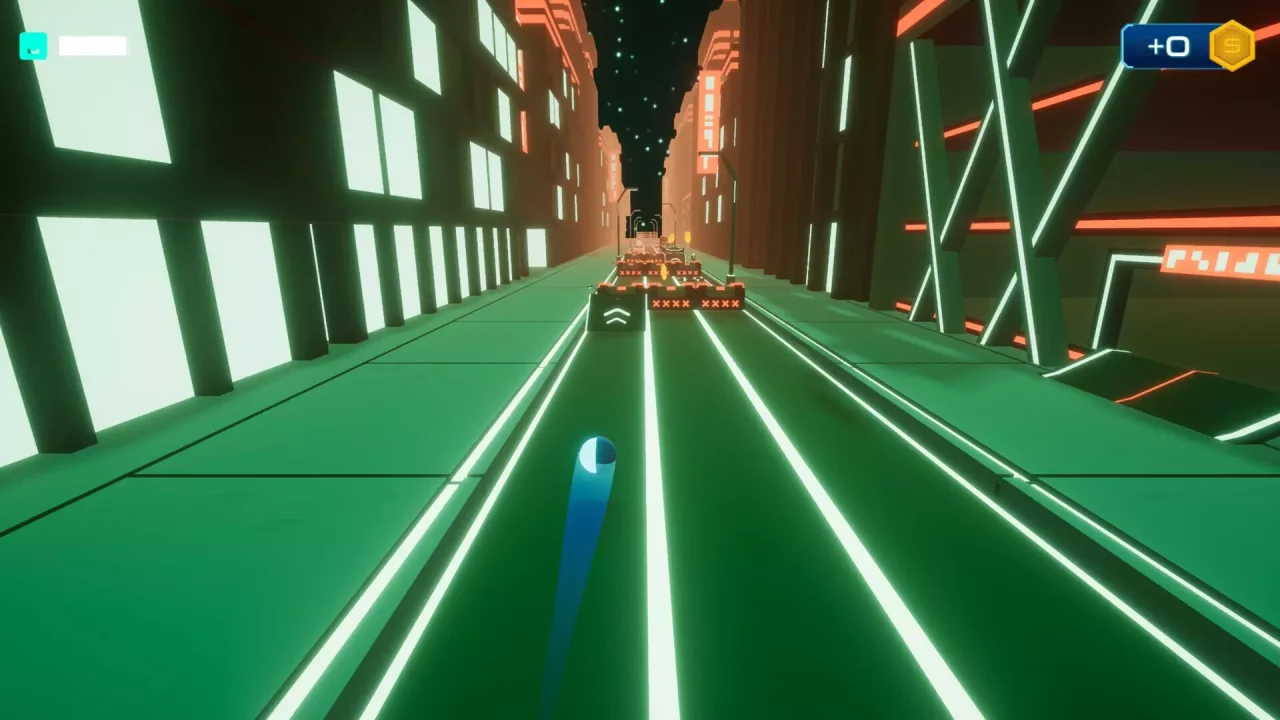Screen dimensions: 1280x720
Task: Click the chevron arrows on the boost ramp
Action: (x=617, y=316)
